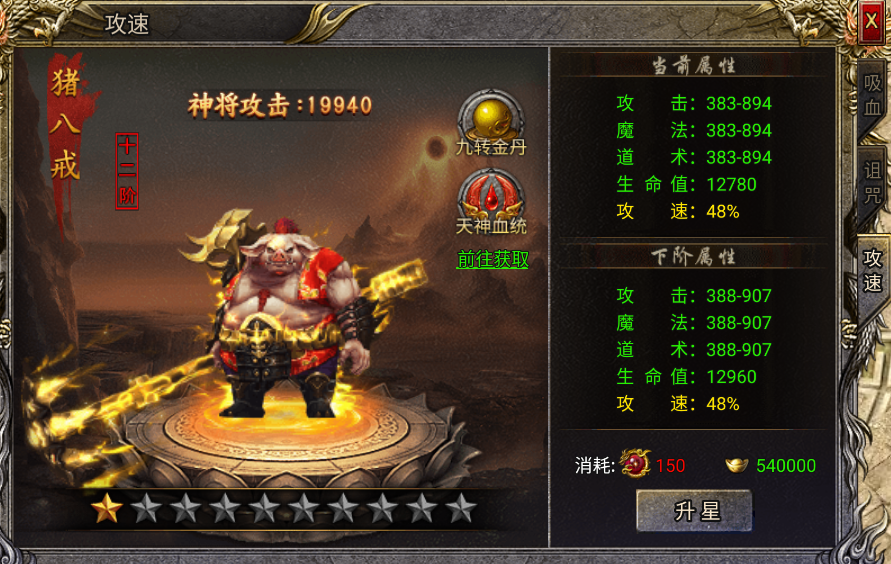Screen dimensions: 891x564
Task: Follow the 前往获取 link
Action: (x=492, y=260)
